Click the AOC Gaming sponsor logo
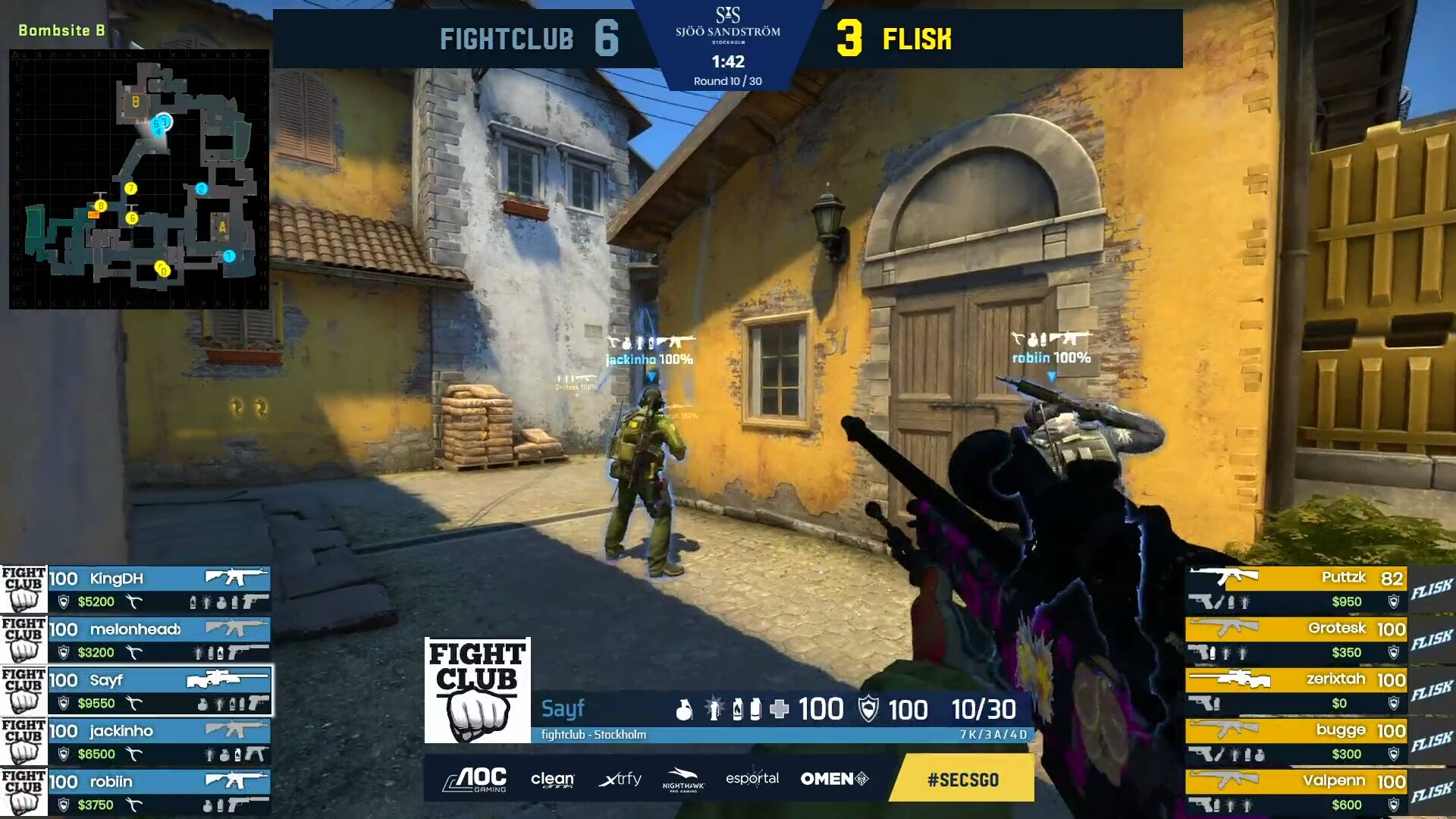 click(475, 779)
